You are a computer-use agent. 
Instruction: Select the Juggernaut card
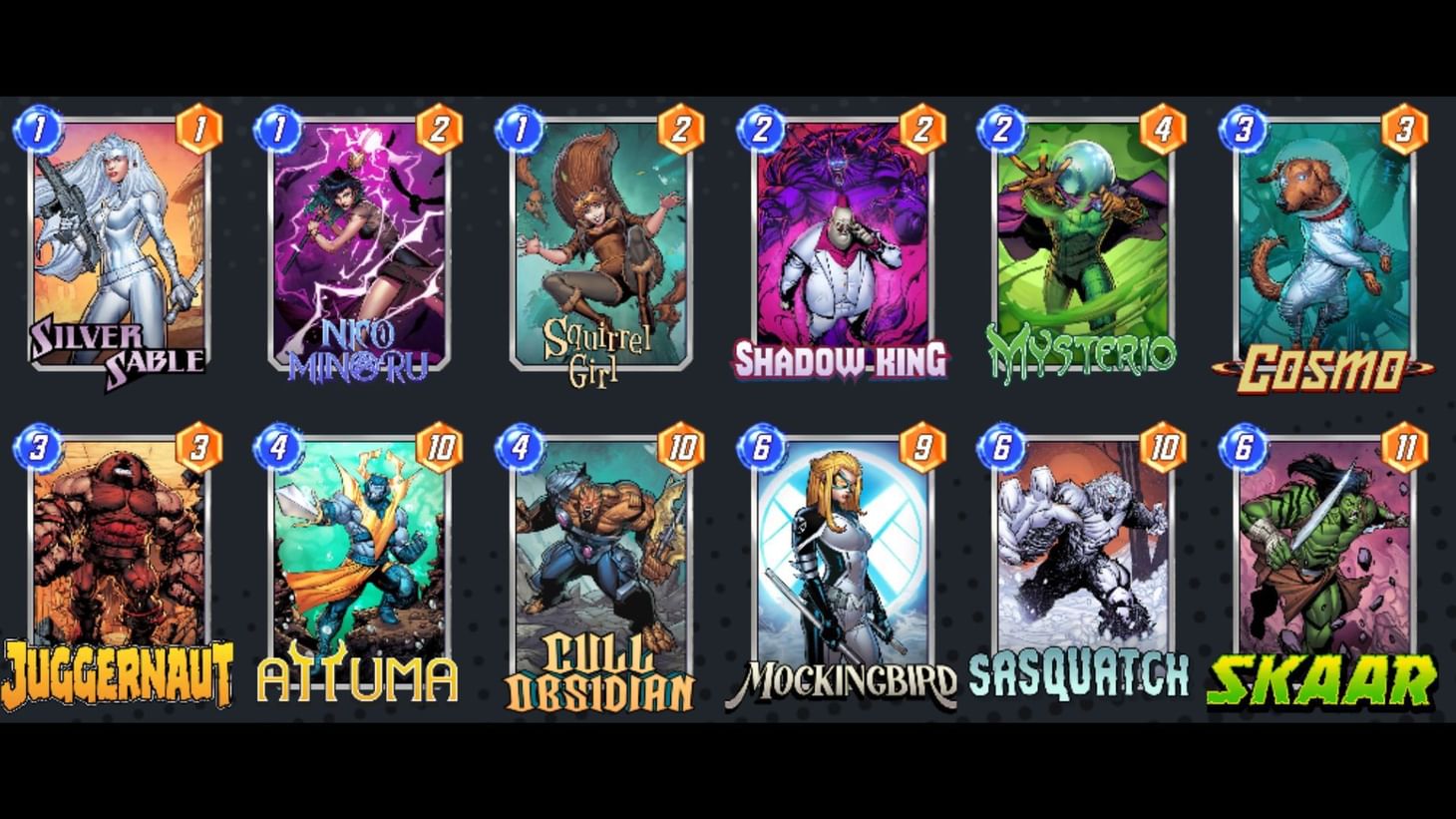click(x=118, y=559)
